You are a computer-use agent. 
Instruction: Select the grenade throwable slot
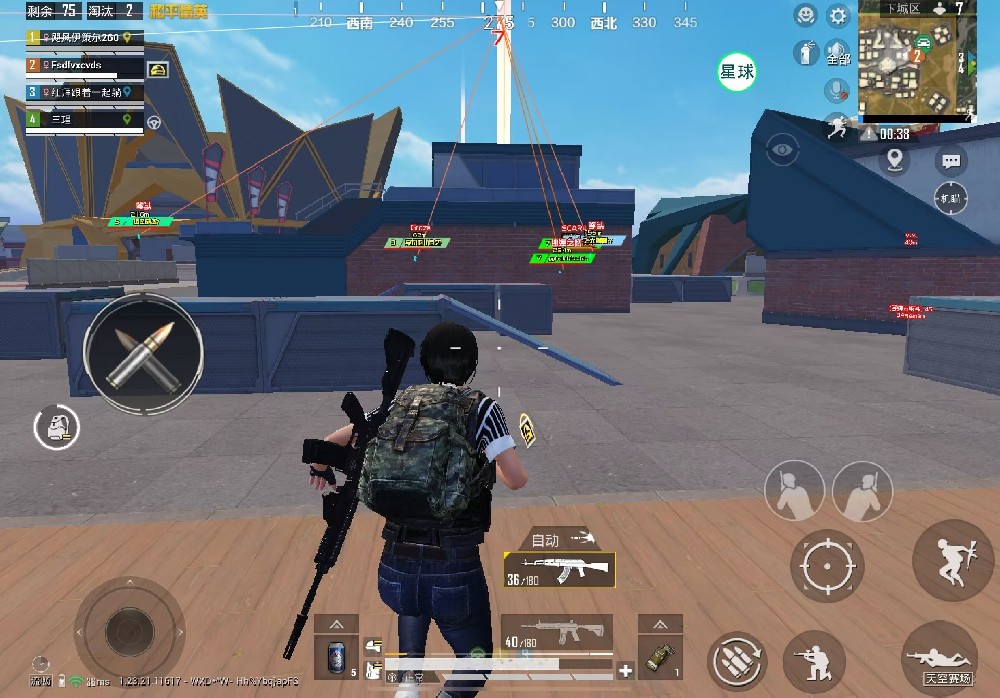coord(660,657)
